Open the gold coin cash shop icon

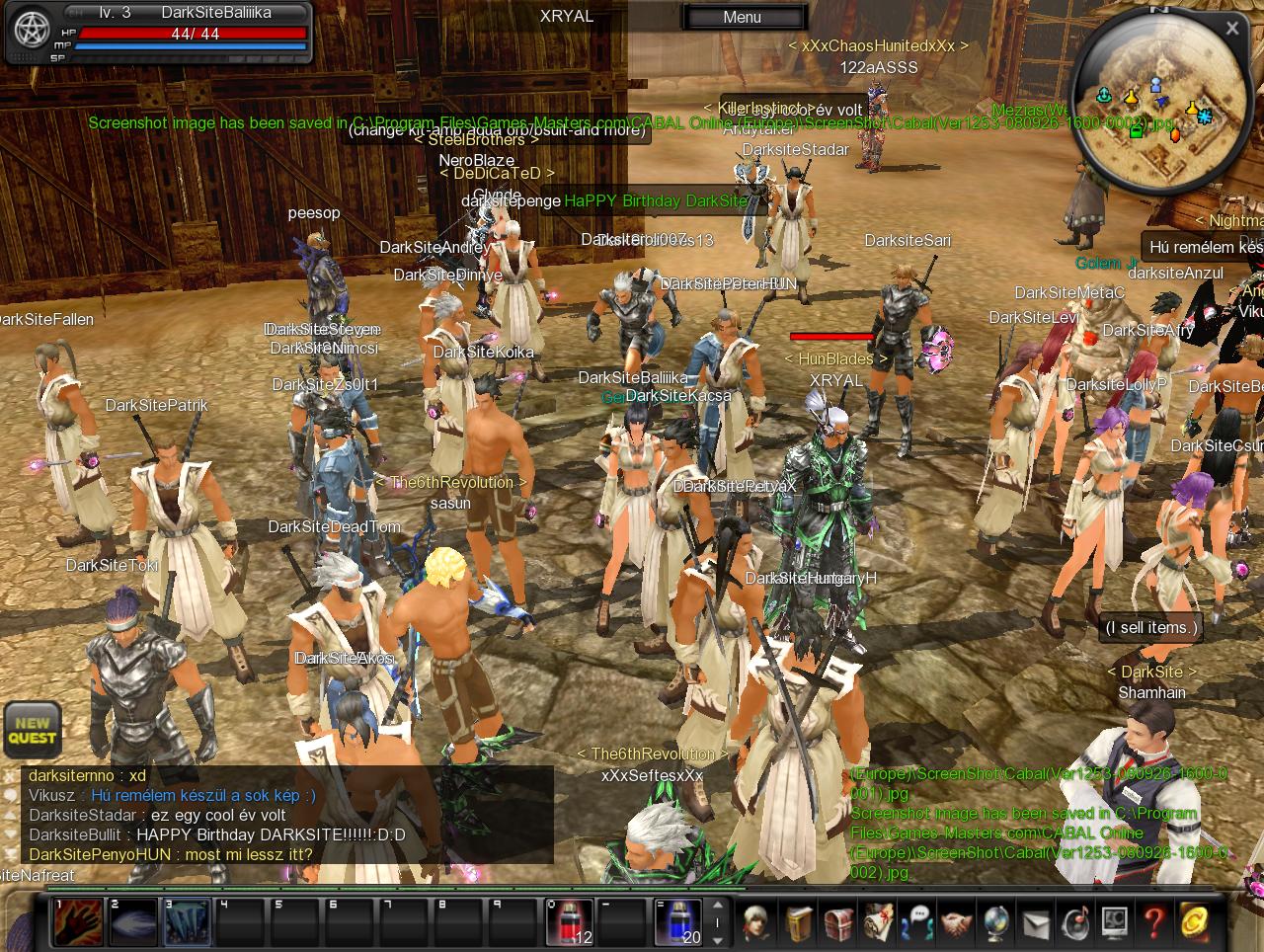(x=1195, y=922)
